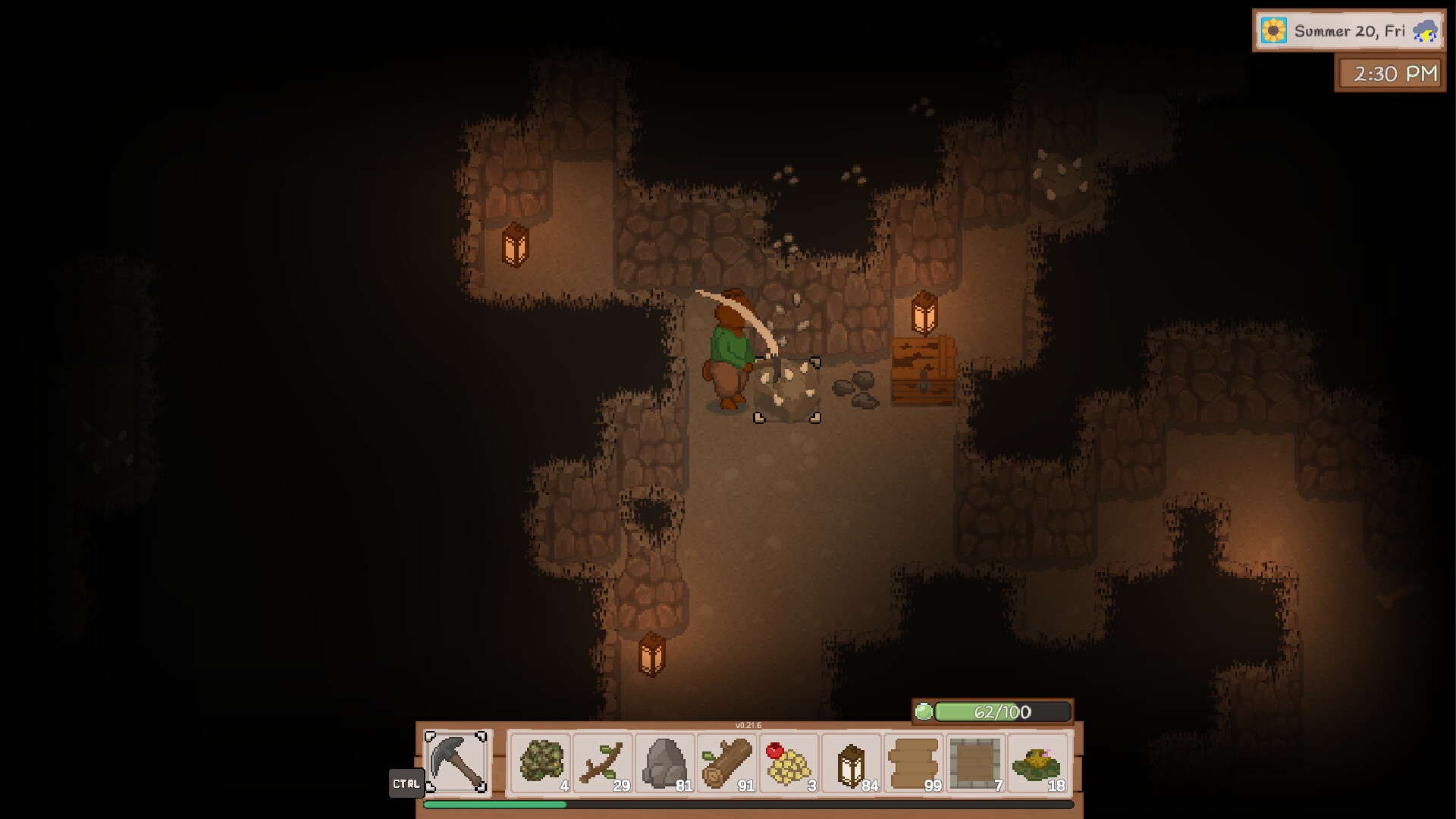Select the yellow seeds with berry slot

[x=789, y=763]
